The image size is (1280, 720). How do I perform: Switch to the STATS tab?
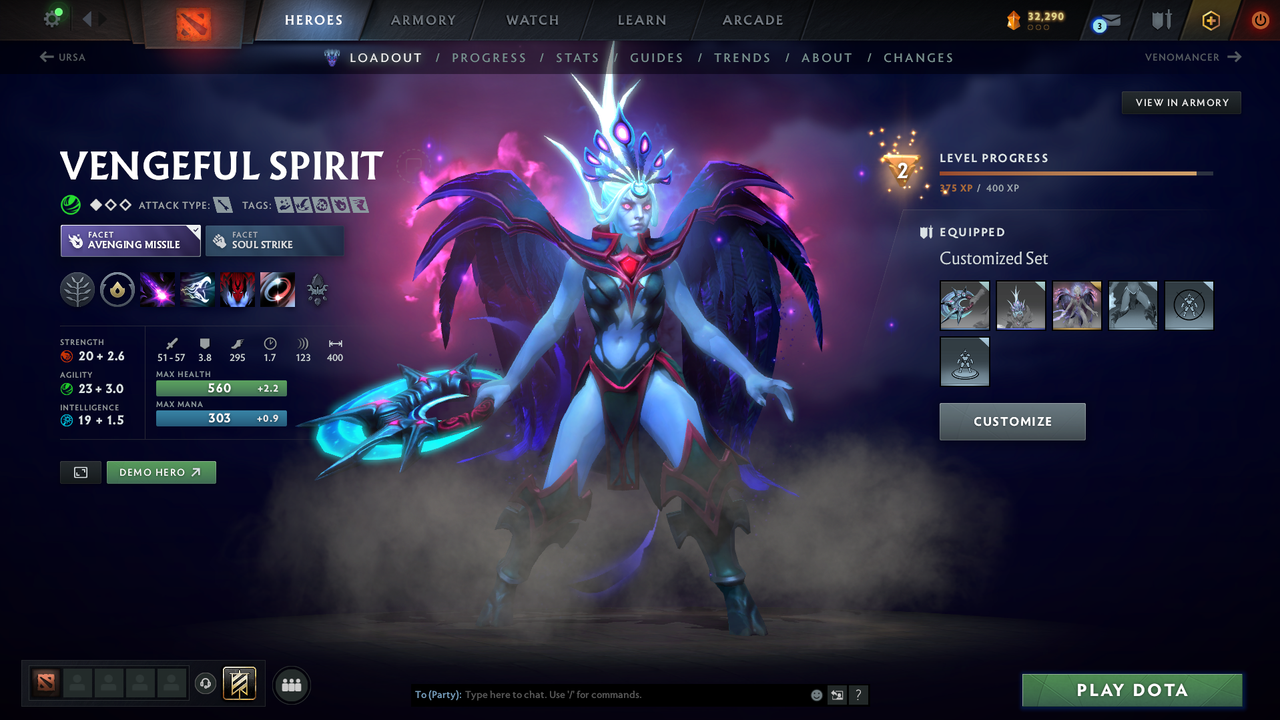[577, 57]
